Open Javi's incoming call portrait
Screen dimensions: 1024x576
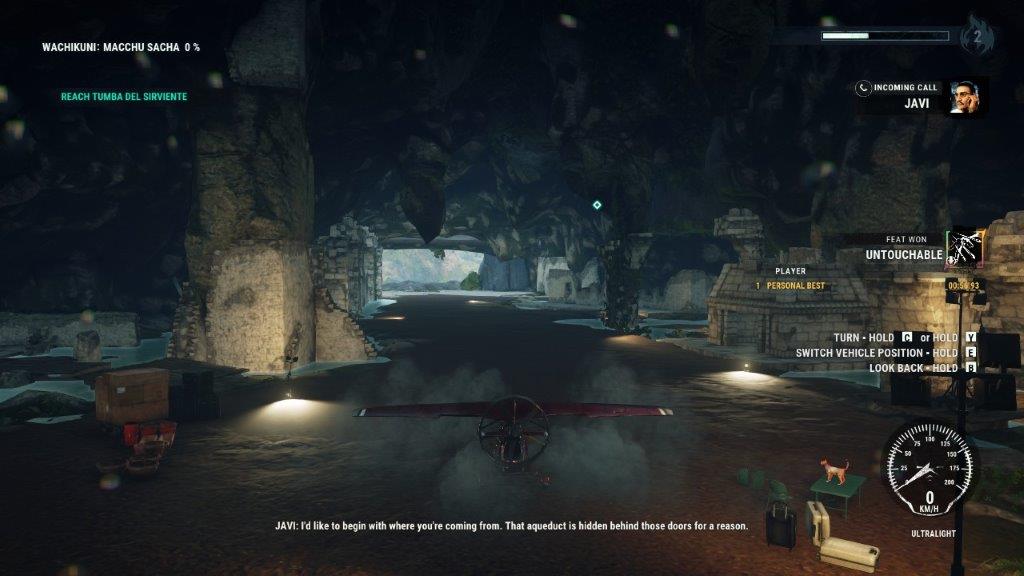coord(965,97)
